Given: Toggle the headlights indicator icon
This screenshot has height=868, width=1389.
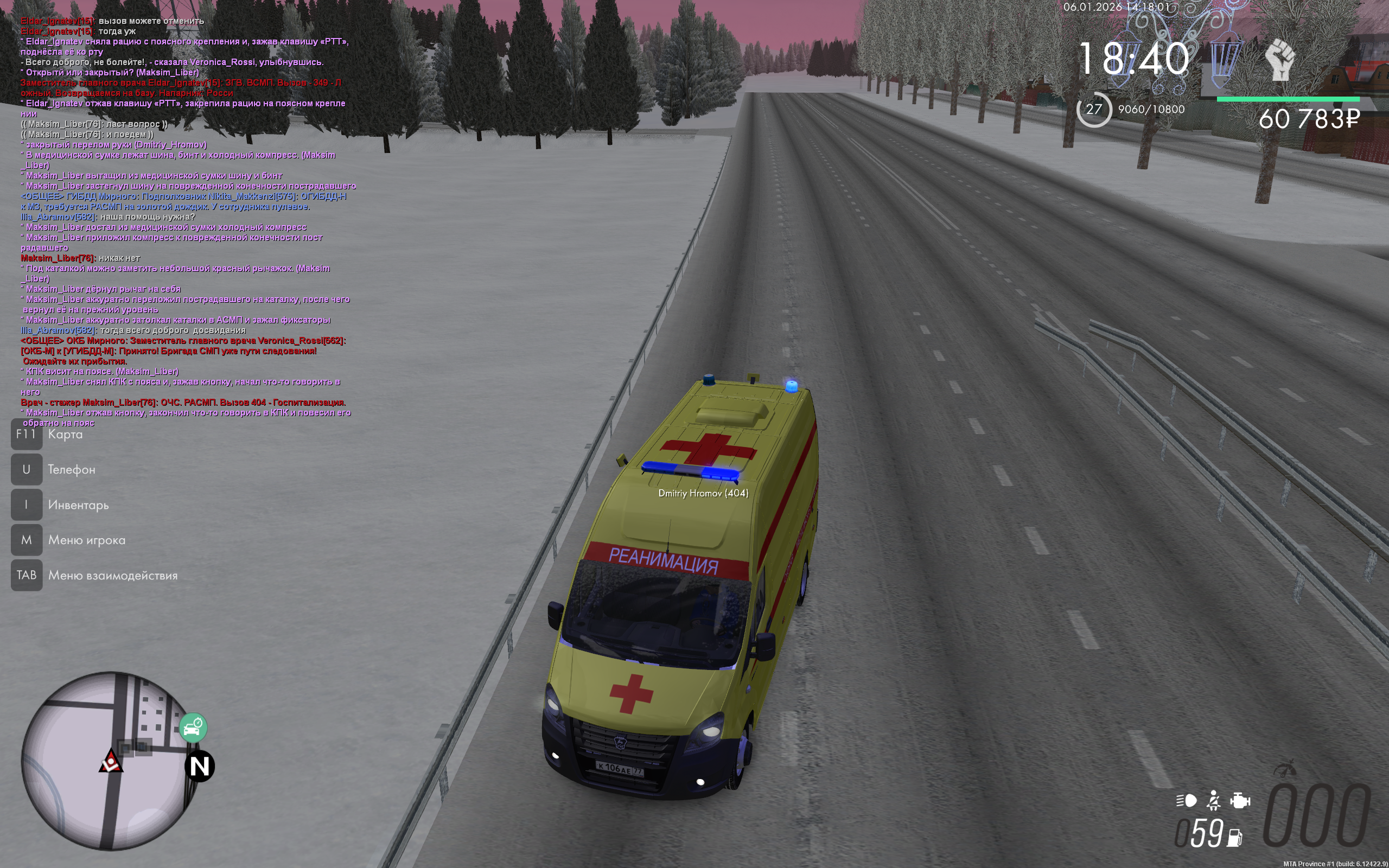Looking at the screenshot, I should click(x=1186, y=800).
